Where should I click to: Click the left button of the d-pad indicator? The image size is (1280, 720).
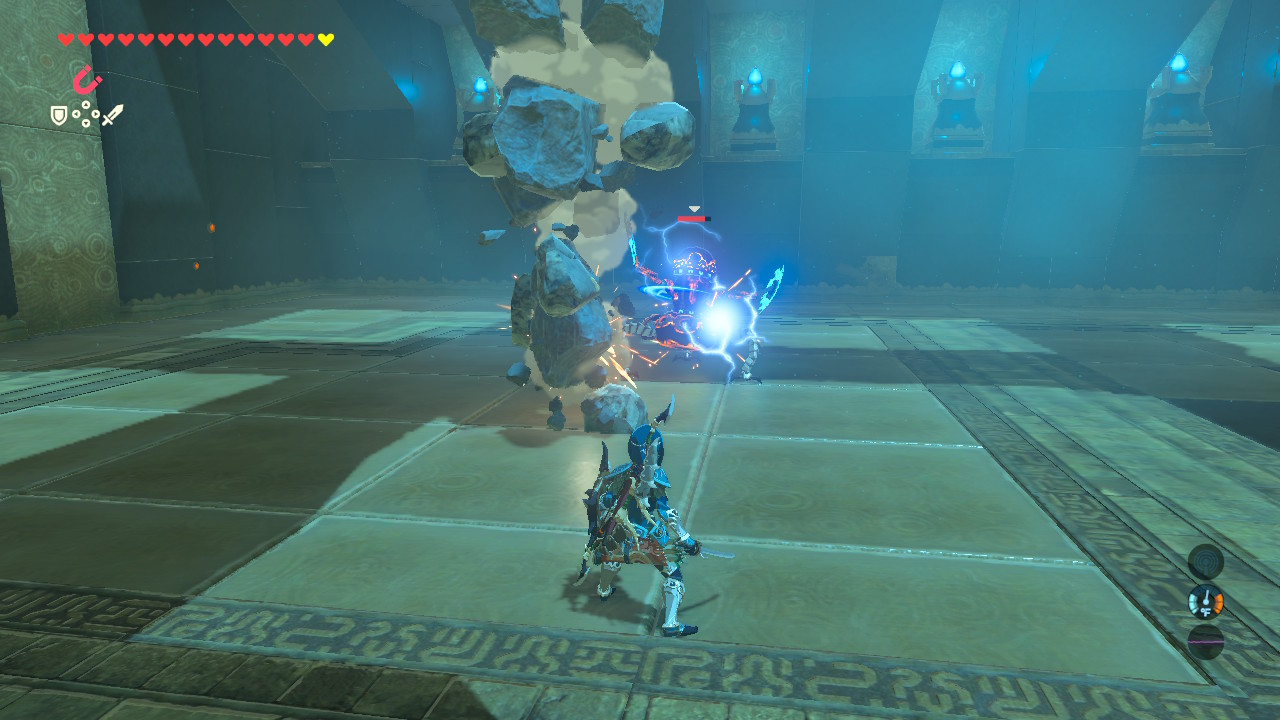[x=76, y=114]
